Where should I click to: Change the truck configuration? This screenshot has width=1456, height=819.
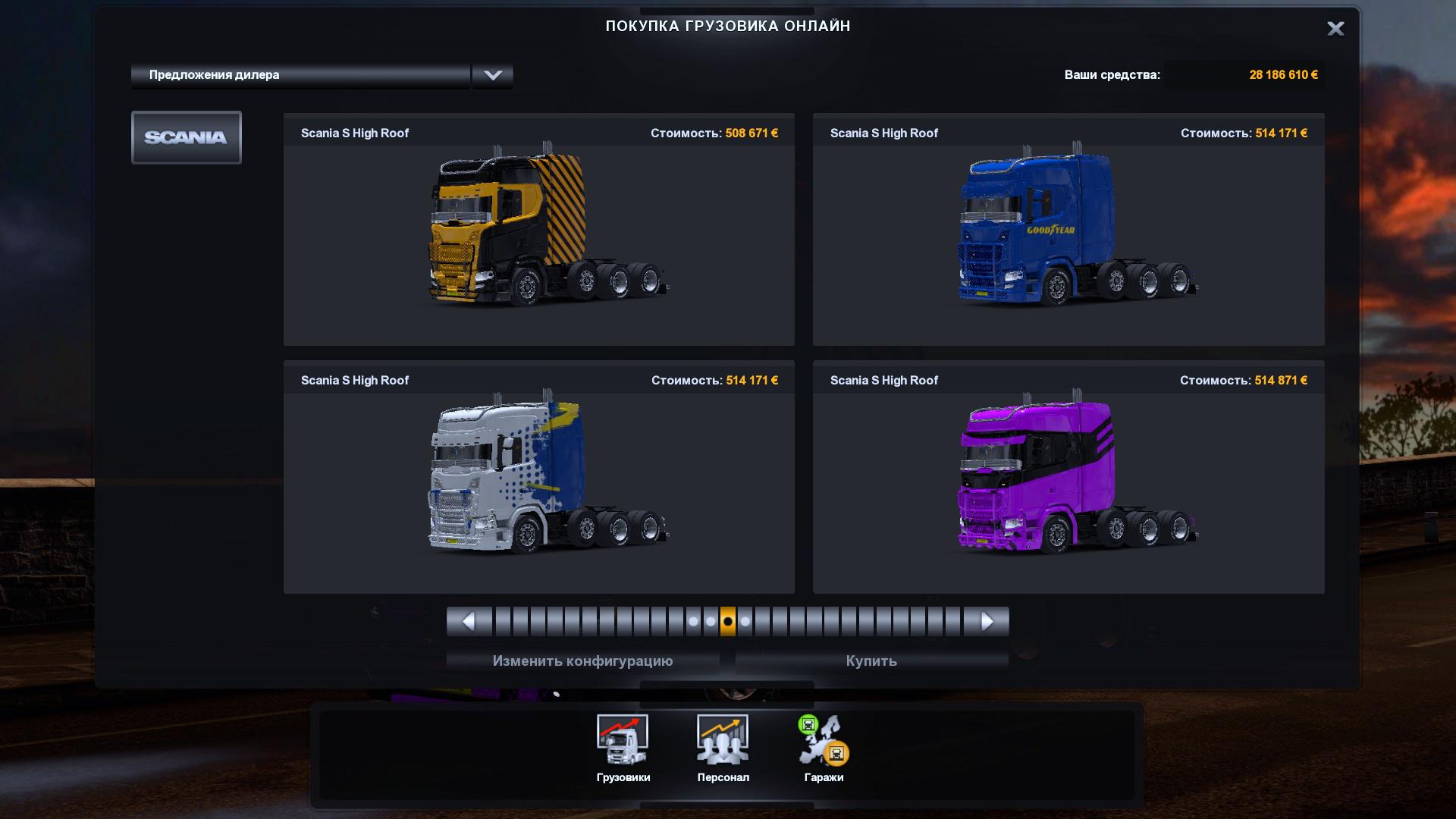[x=582, y=661]
